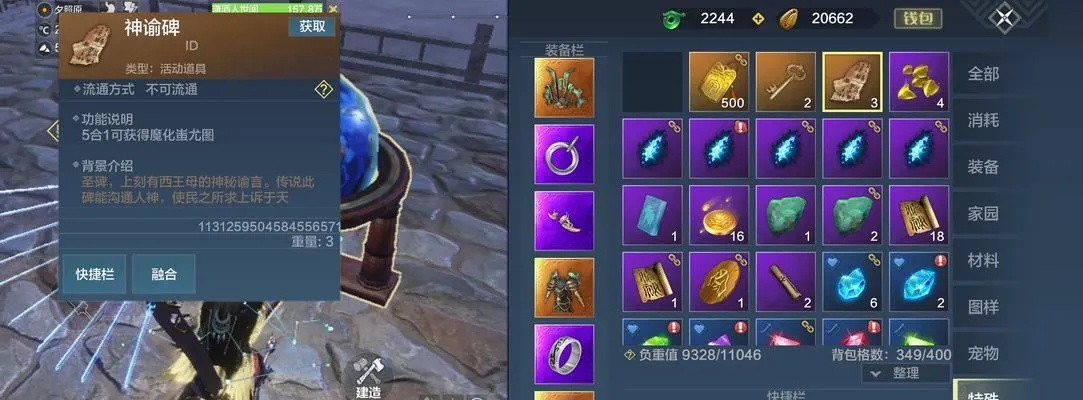
Task: Close the inventory with the X button
Action: click(x=1005, y=18)
